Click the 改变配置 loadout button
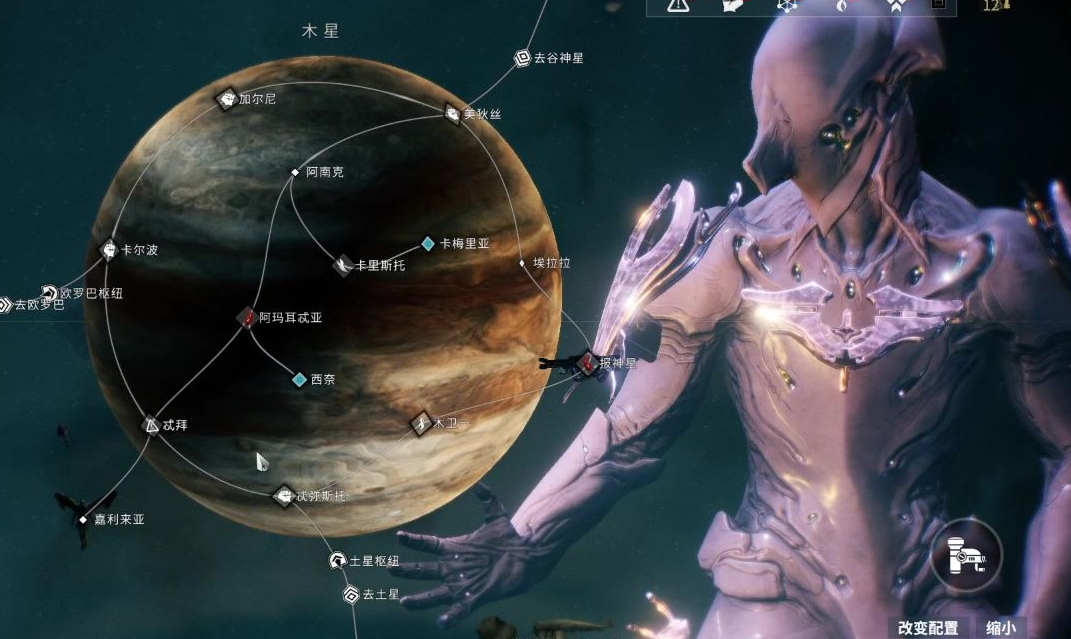The width and height of the screenshot is (1071, 639). tap(927, 628)
